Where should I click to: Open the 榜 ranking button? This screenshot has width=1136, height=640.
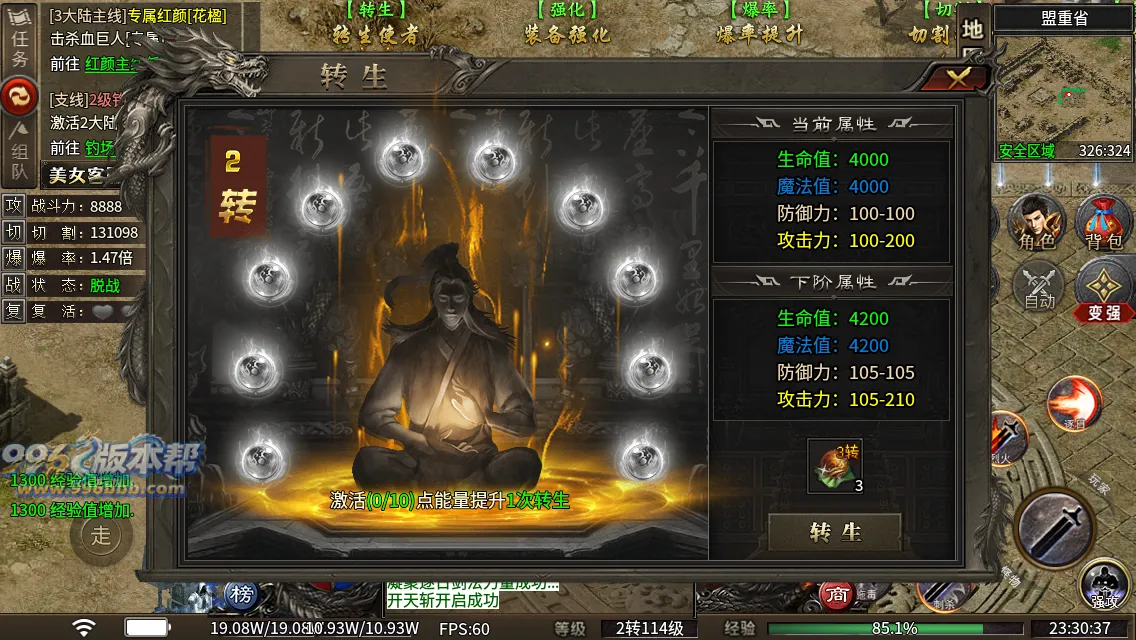pos(241,595)
